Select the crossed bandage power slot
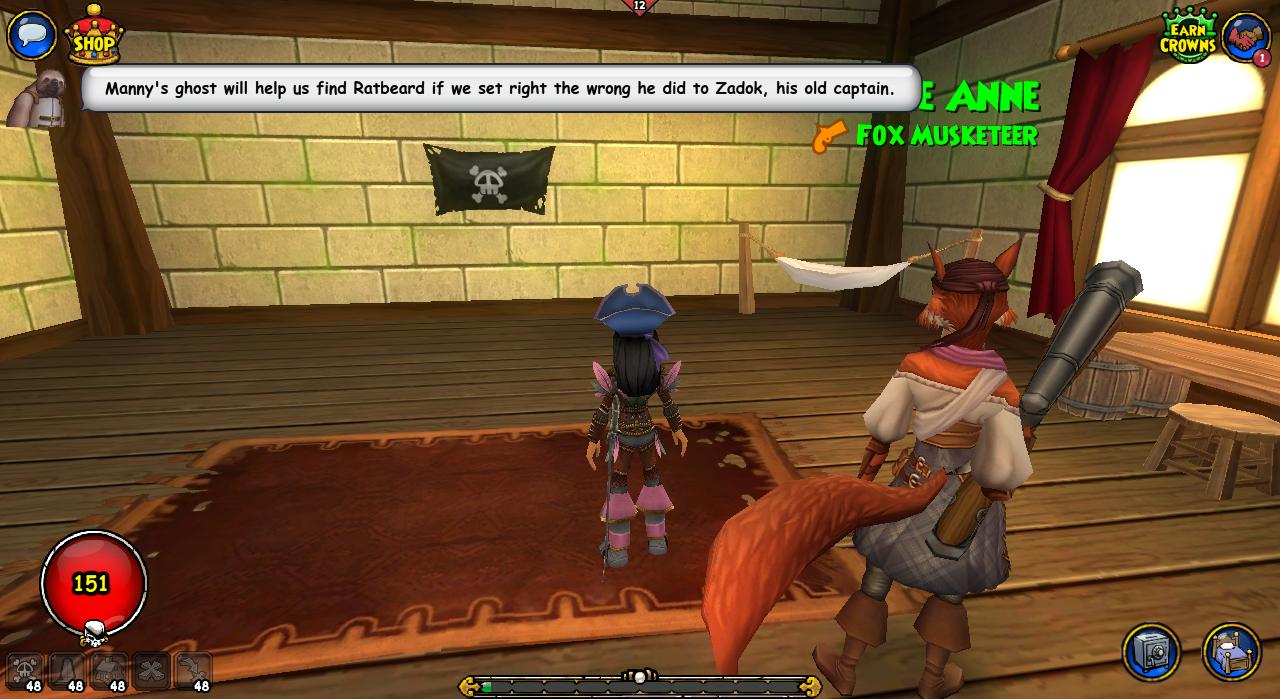The image size is (1280, 699). (151, 670)
